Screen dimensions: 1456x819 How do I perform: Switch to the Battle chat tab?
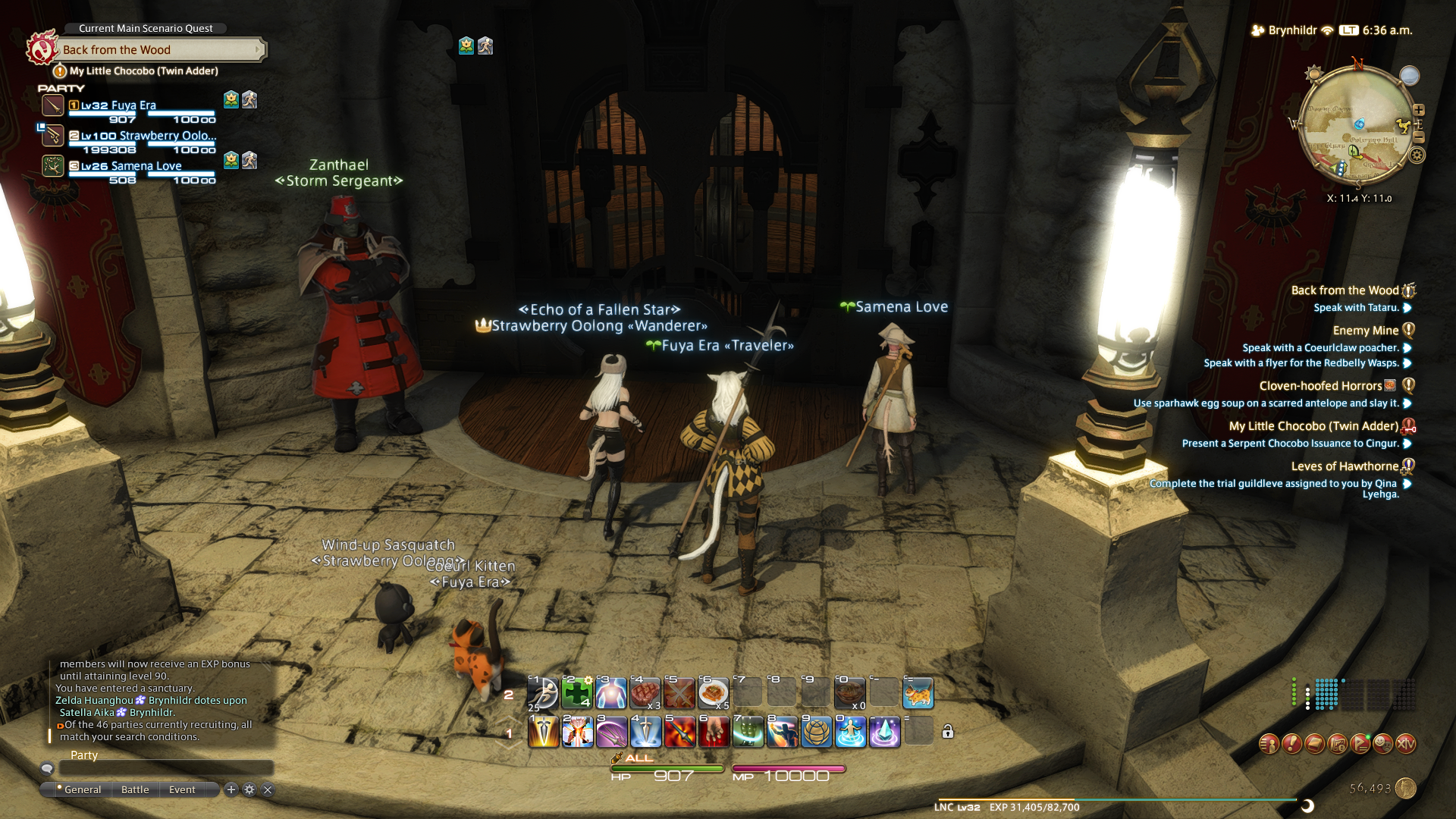pyautogui.click(x=135, y=789)
